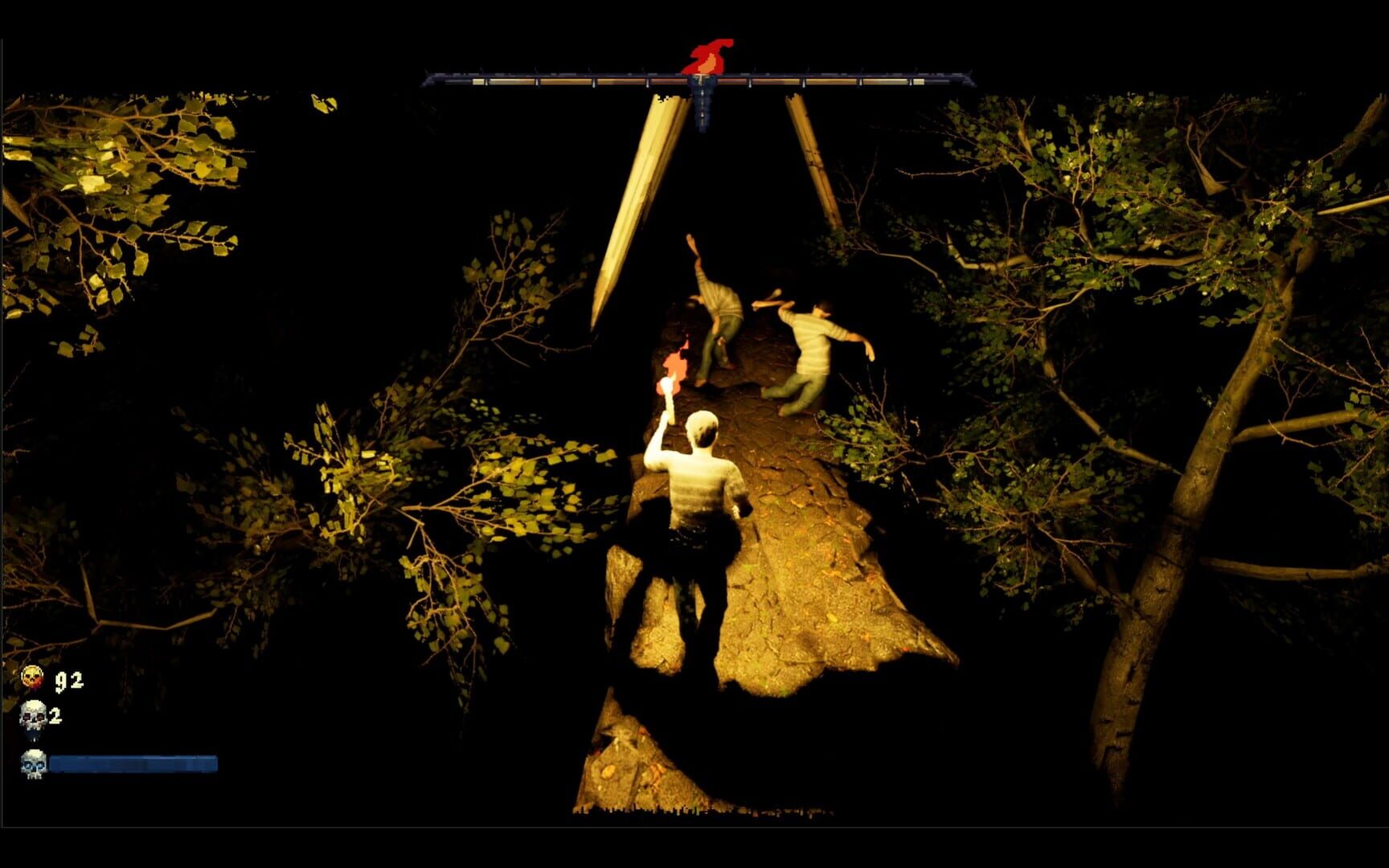The image size is (1389, 868).
Task: Click the blue-eyed skull icon beside the bar
Action: click(32, 764)
